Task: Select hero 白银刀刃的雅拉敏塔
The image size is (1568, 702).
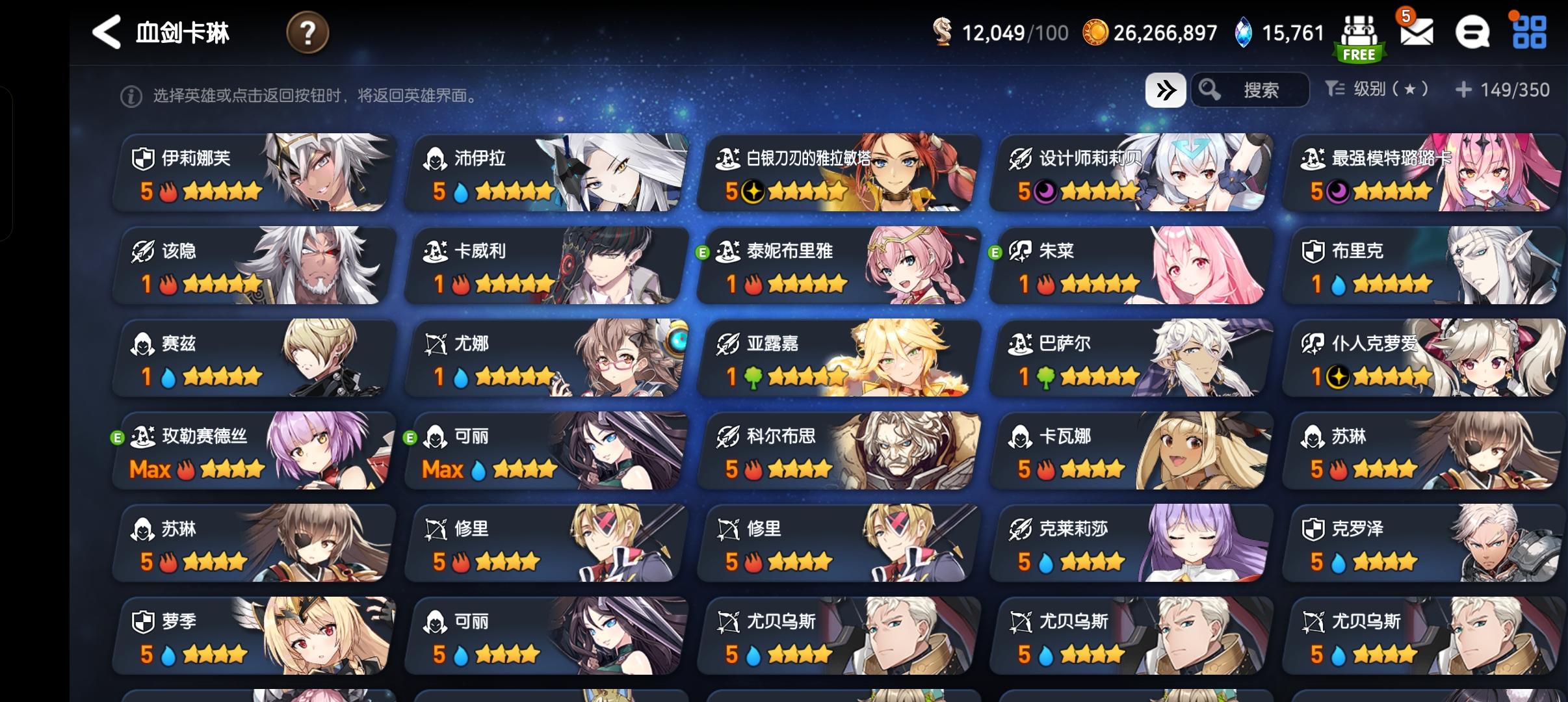Action: click(x=835, y=172)
